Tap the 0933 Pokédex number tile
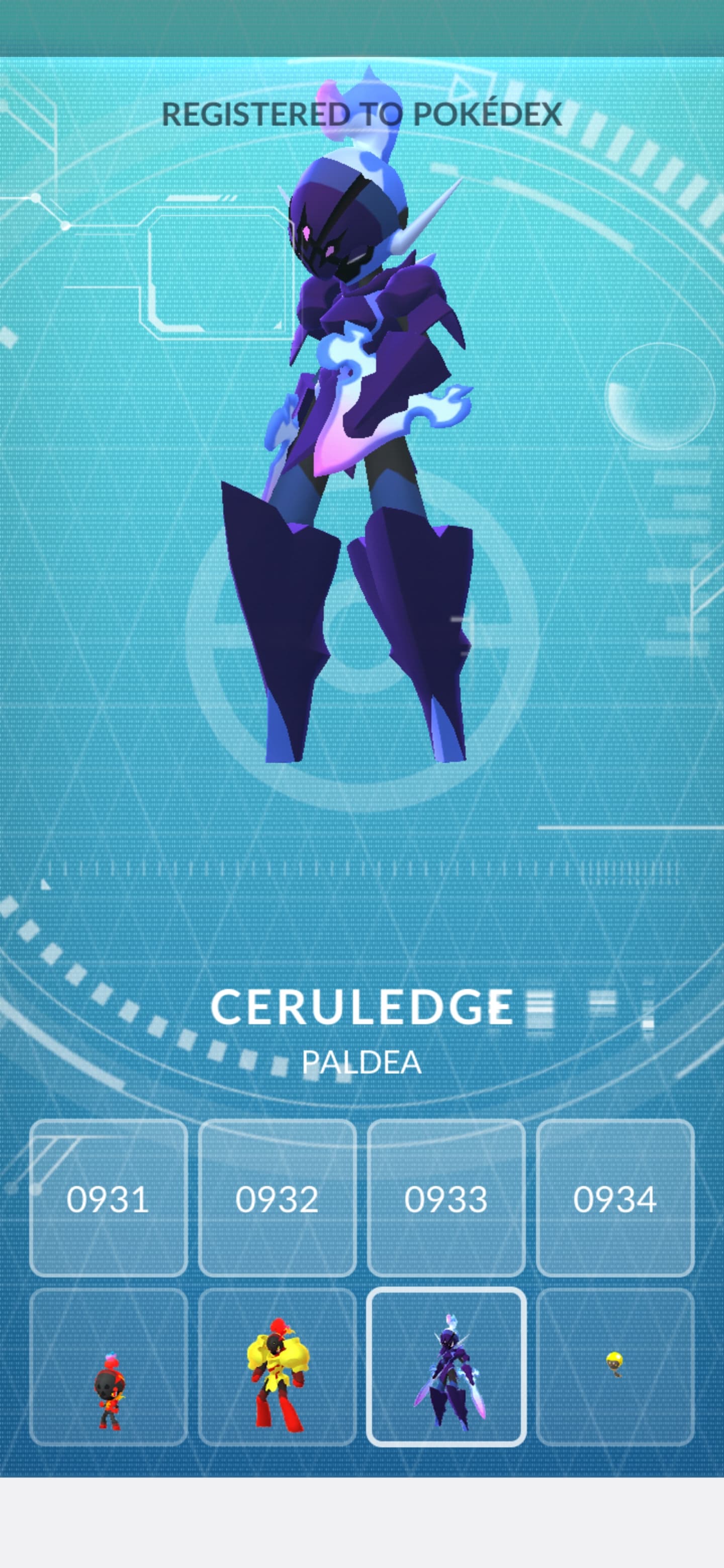The height and width of the screenshot is (1568, 724). [446, 1198]
